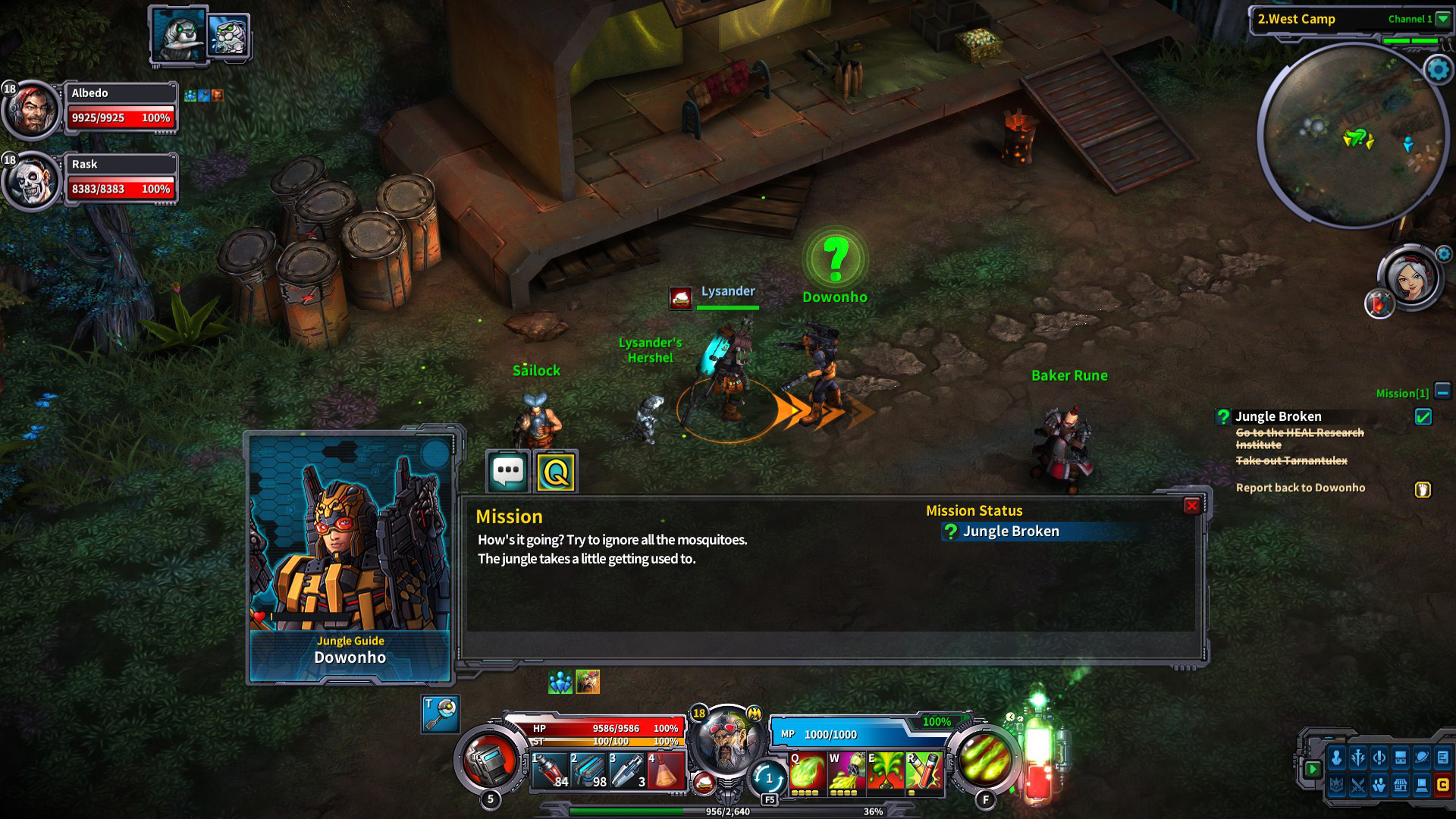
Task: Click the footprint auto-path icon for Dowonho
Action: tap(1423, 489)
